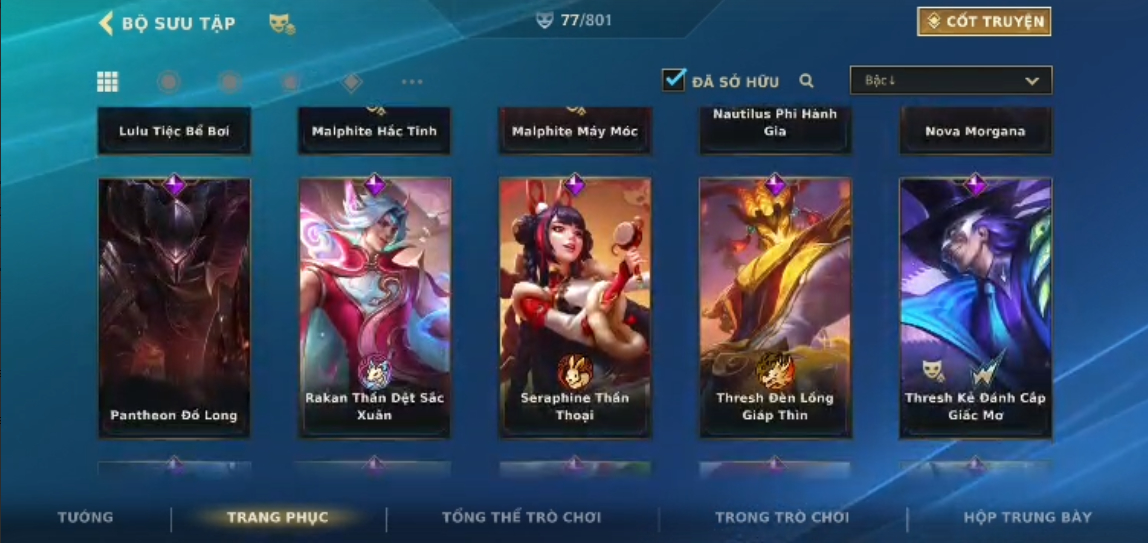Choose the Rakan Thần Dệt Sắc Xuân skin
The height and width of the screenshot is (543, 1148).
coord(375,307)
